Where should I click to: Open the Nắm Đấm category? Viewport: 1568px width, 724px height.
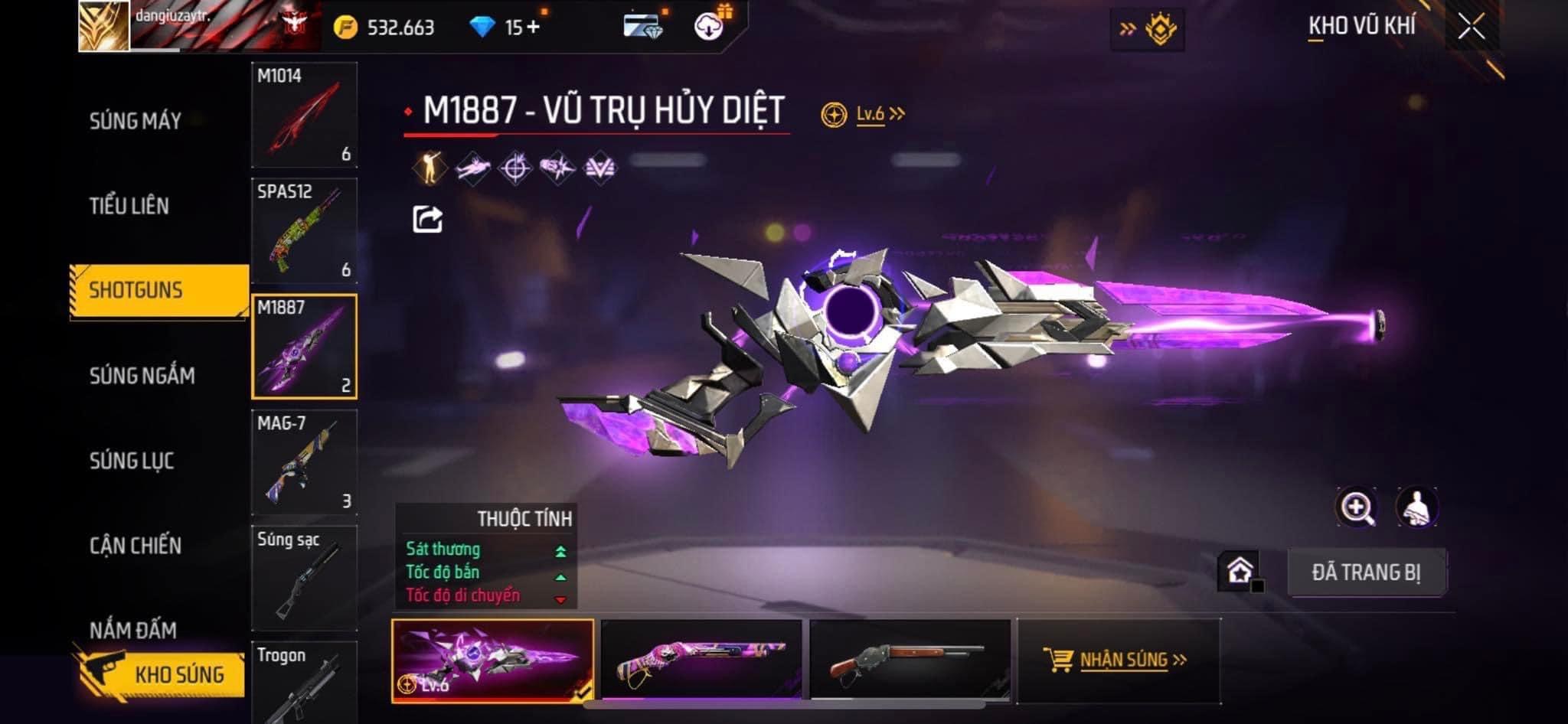133,631
